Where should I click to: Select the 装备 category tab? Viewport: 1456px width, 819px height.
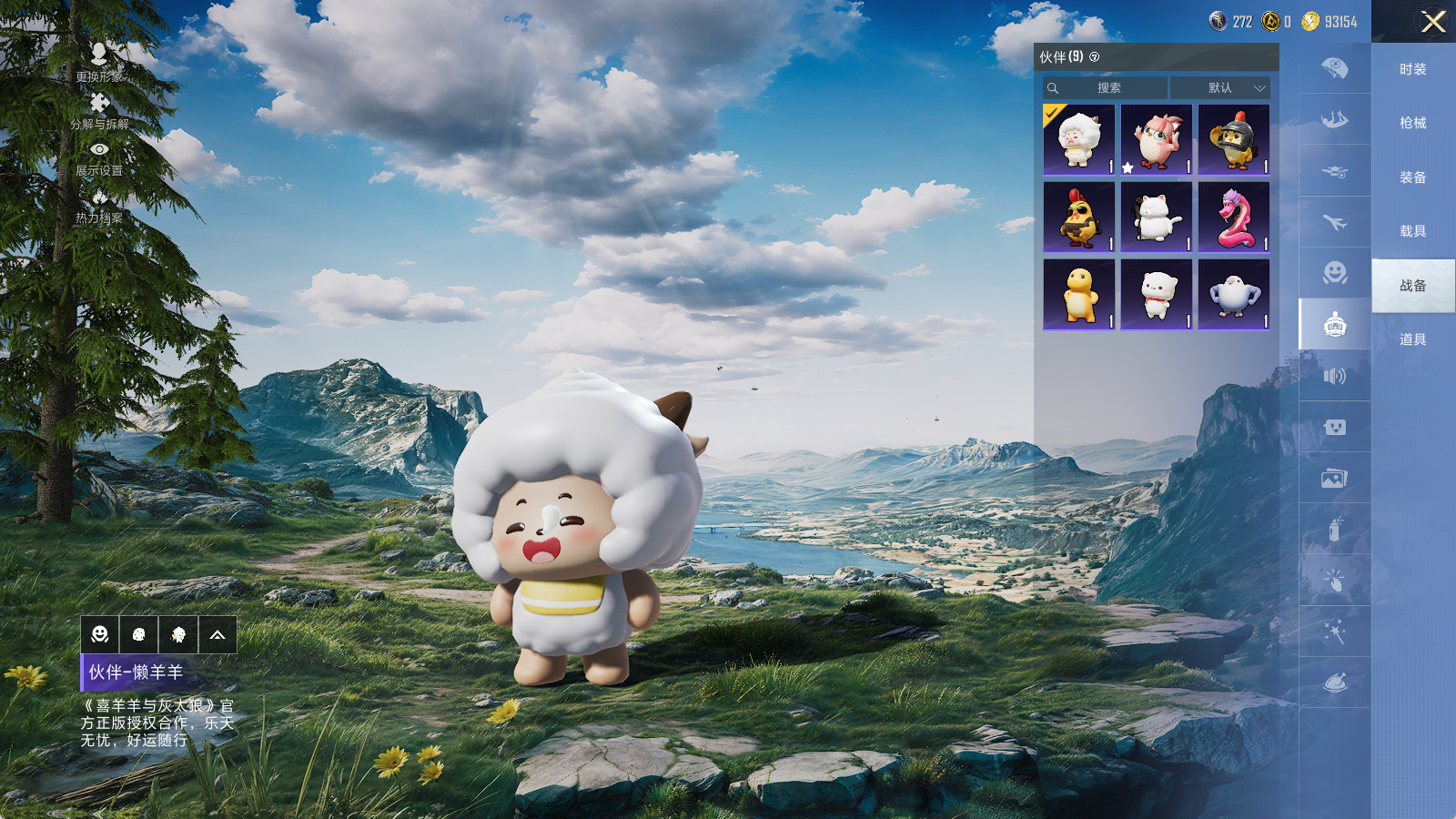1412,177
